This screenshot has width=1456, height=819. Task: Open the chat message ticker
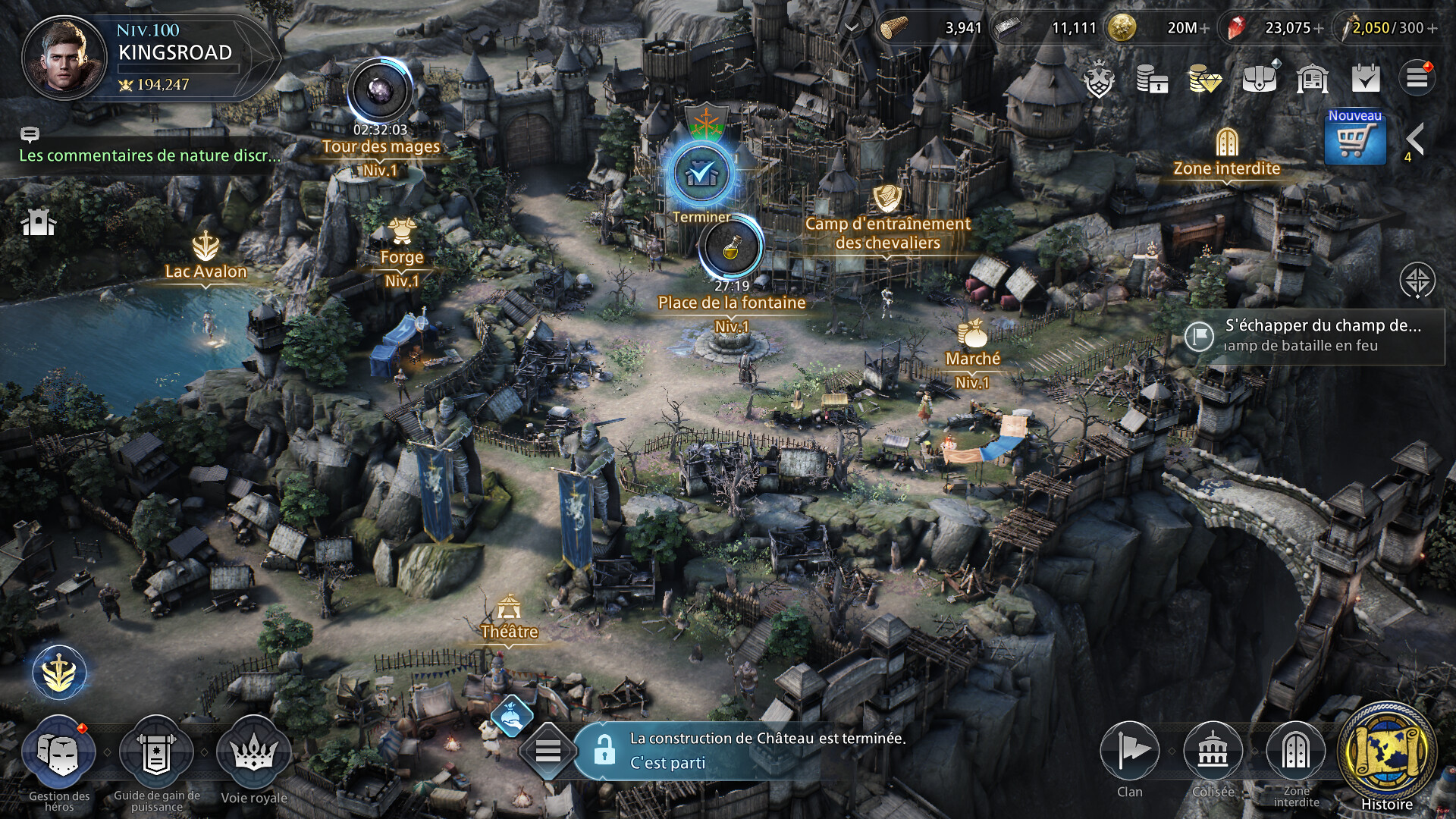tap(149, 155)
